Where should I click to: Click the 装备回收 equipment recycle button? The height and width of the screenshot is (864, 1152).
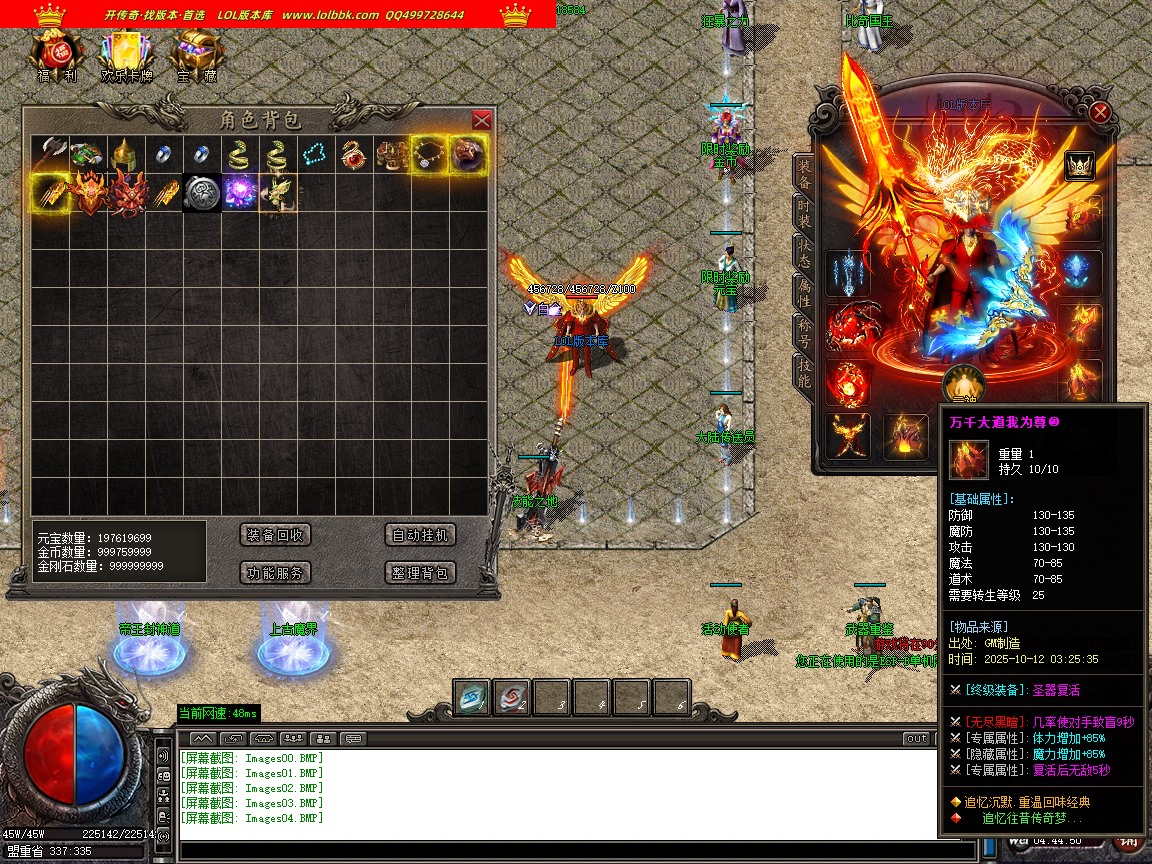[x=276, y=535]
